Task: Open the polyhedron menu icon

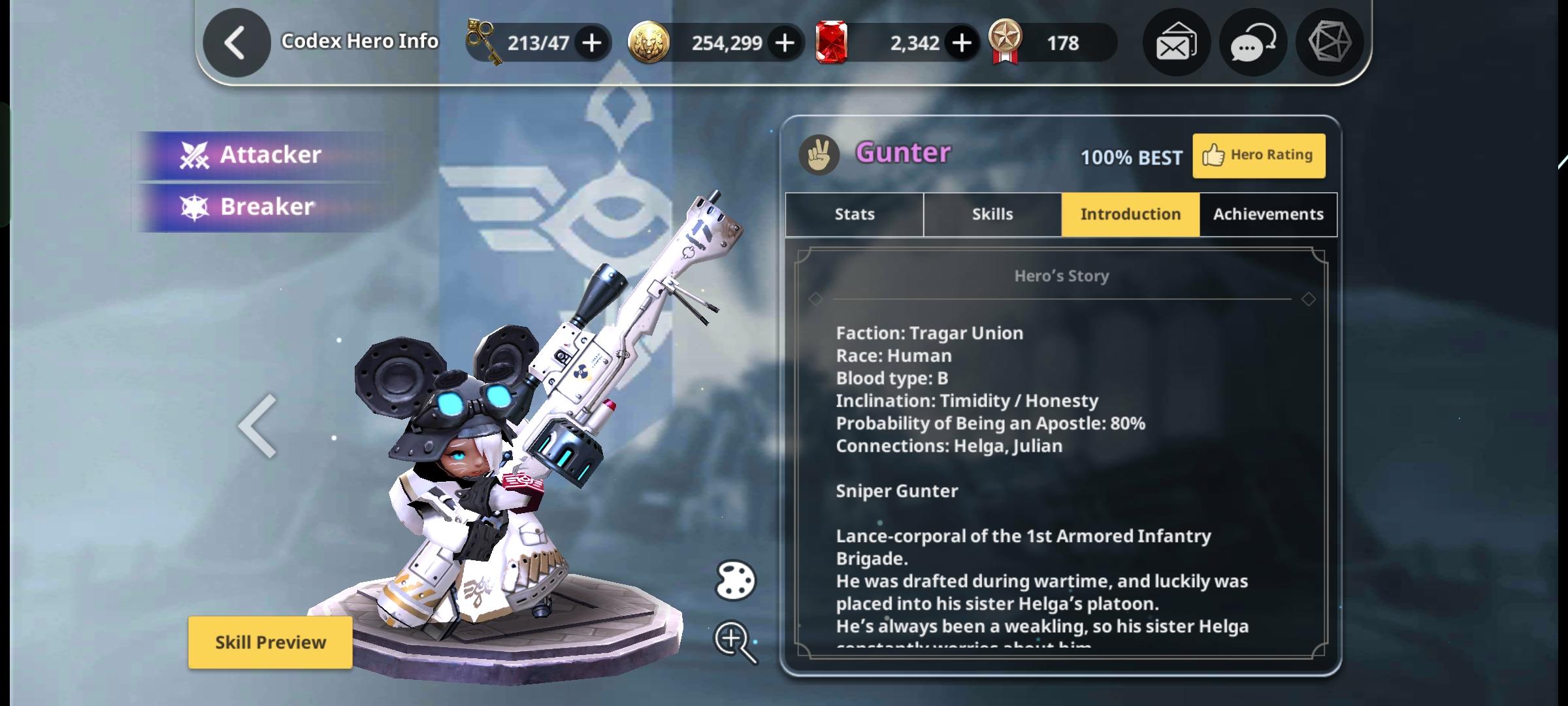Action: (x=1329, y=42)
